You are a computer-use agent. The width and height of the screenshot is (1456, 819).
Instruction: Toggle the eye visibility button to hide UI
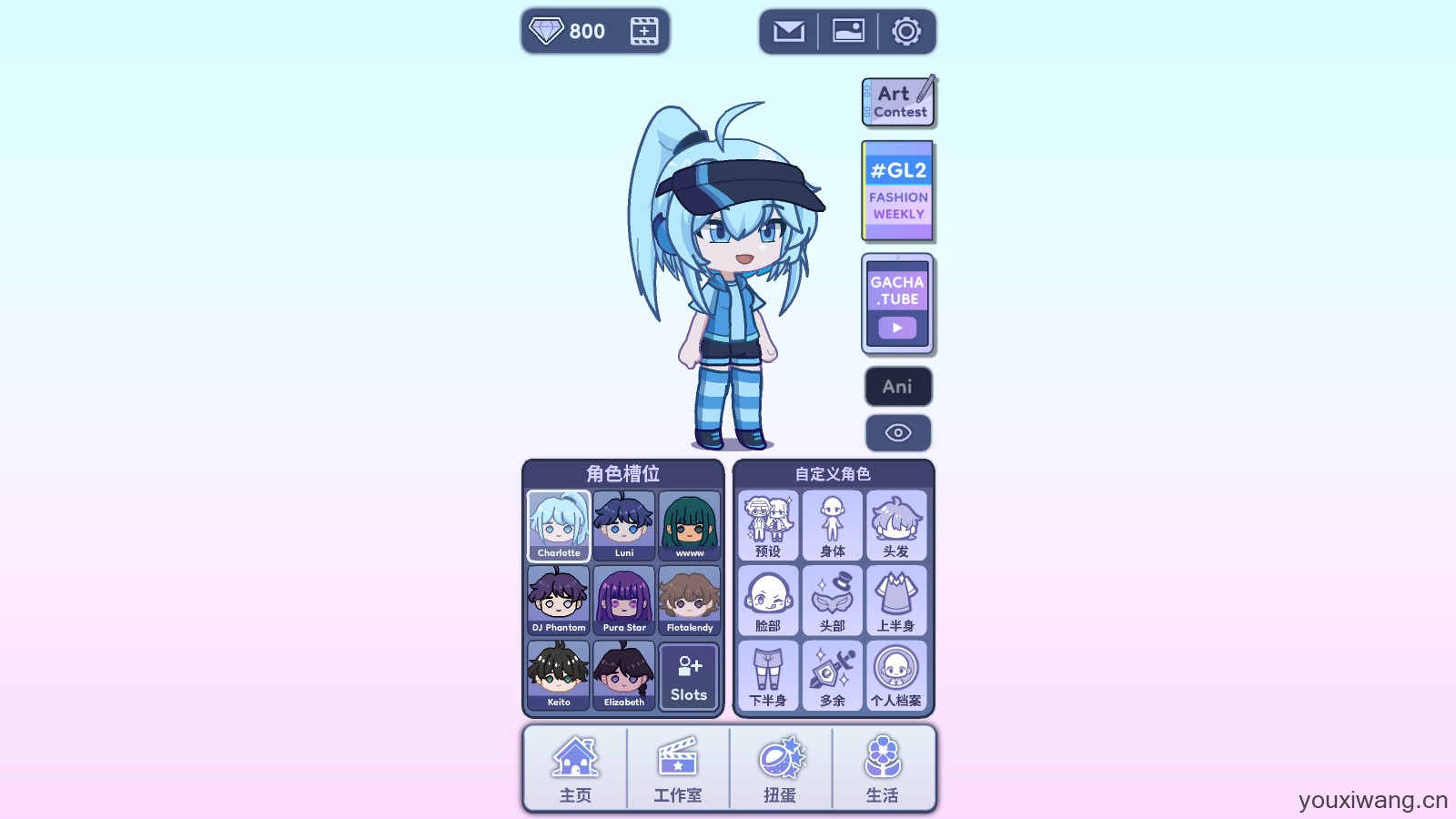pyautogui.click(x=897, y=433)
